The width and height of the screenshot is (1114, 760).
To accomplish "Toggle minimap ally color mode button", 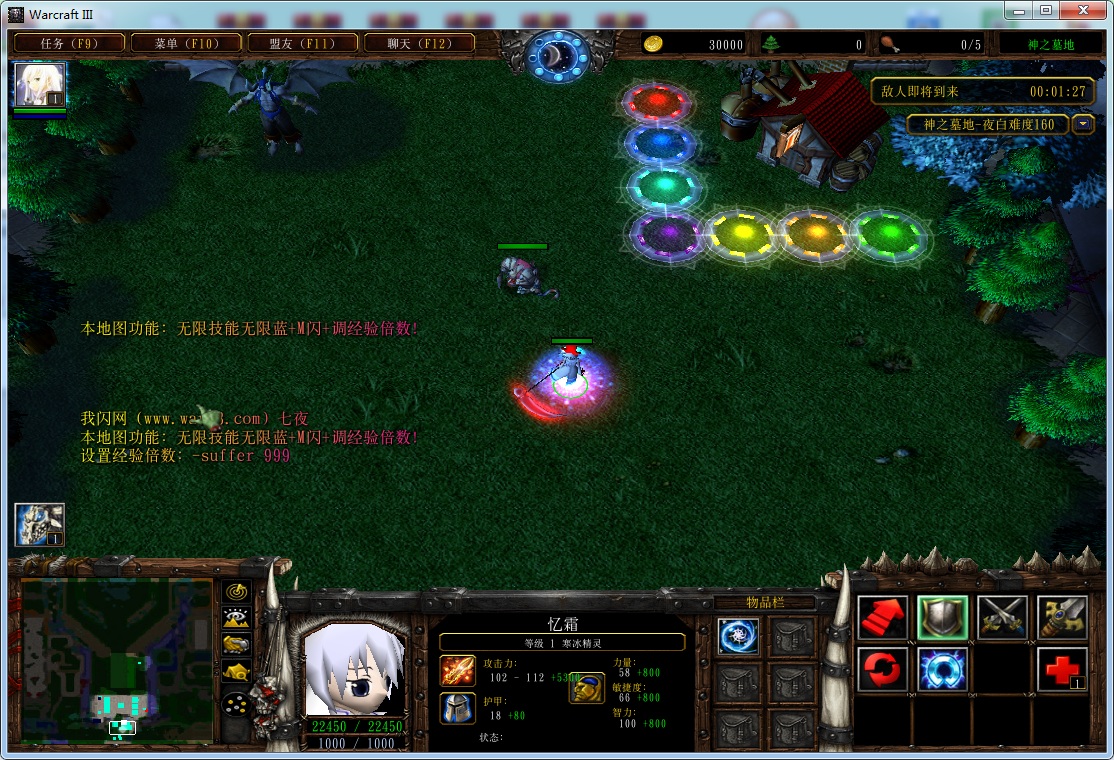I will pos(237,644).
